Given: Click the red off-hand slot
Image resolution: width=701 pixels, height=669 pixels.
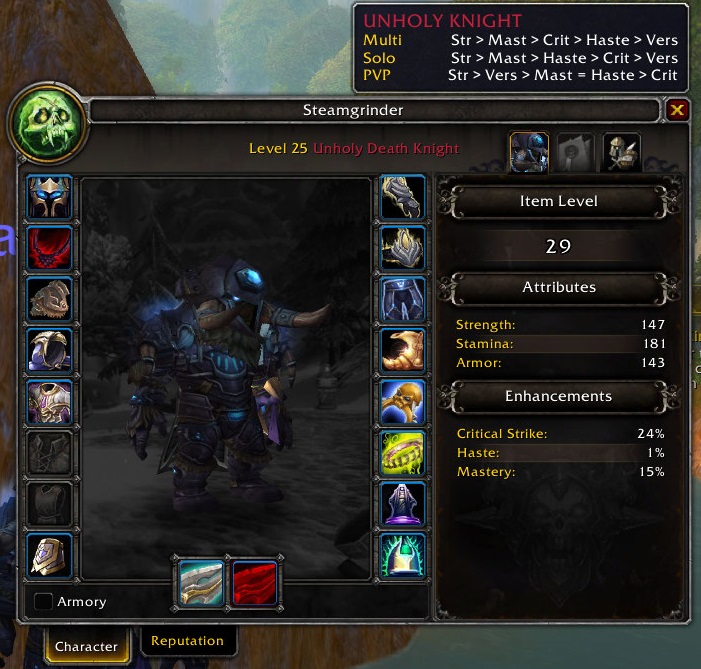Looking at the screenshot, I should tap(255, 583).
